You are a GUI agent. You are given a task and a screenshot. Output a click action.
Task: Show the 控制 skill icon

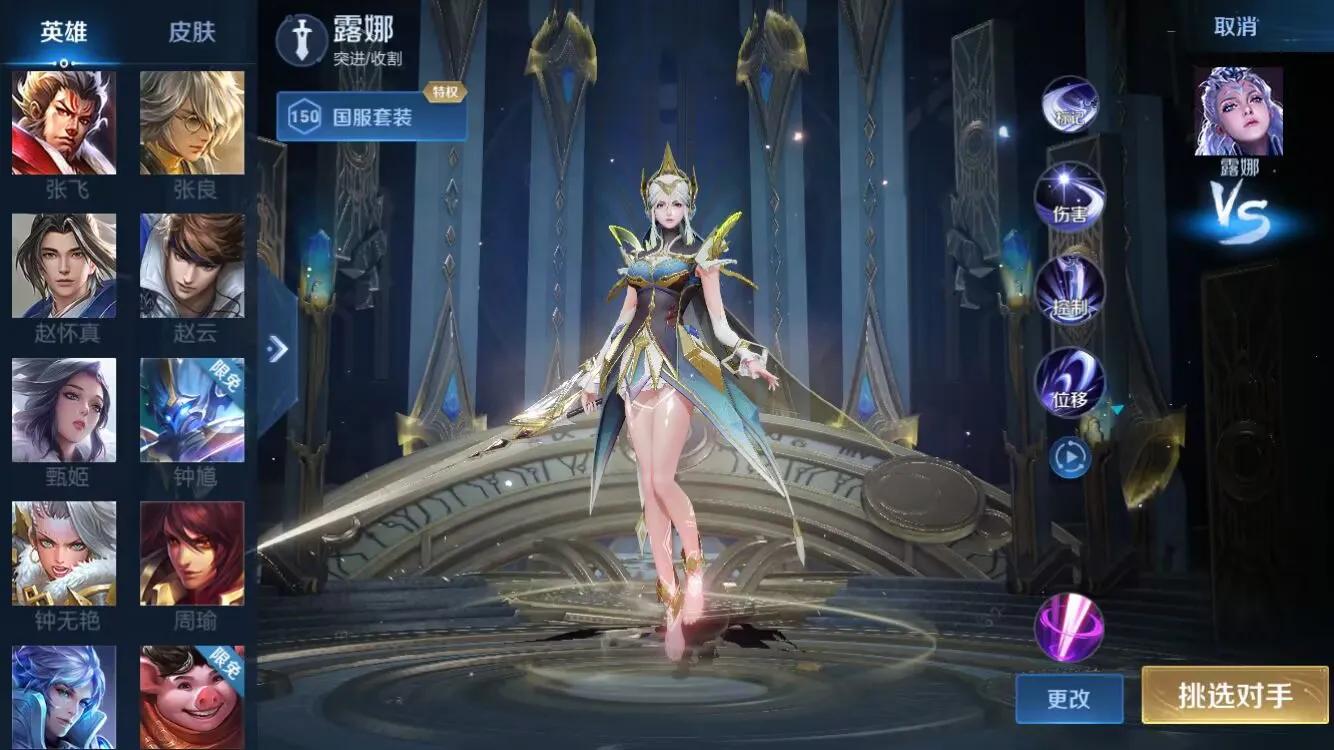[x=1070, y=290]
